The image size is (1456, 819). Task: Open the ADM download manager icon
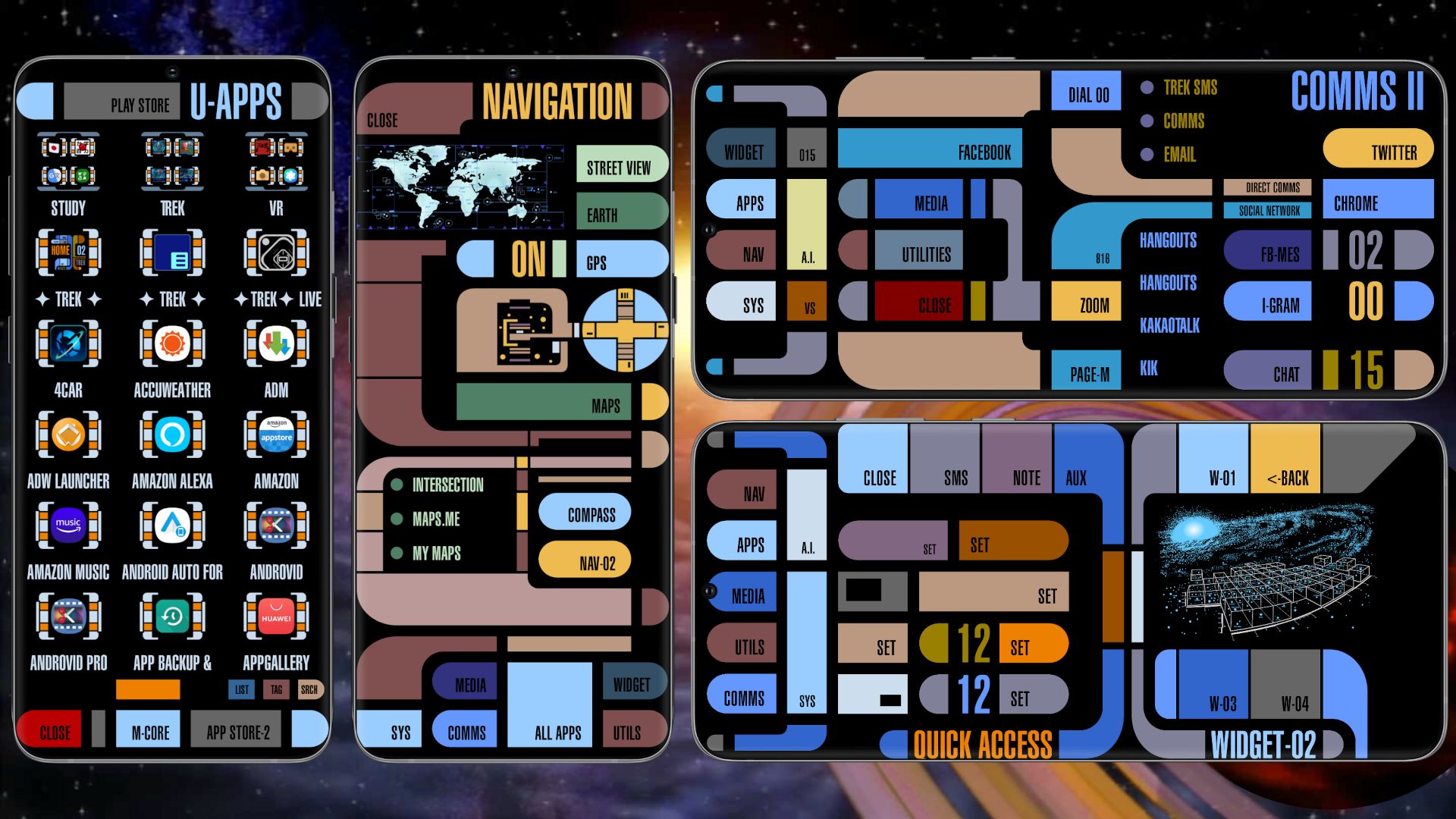(x=276, y=344)
